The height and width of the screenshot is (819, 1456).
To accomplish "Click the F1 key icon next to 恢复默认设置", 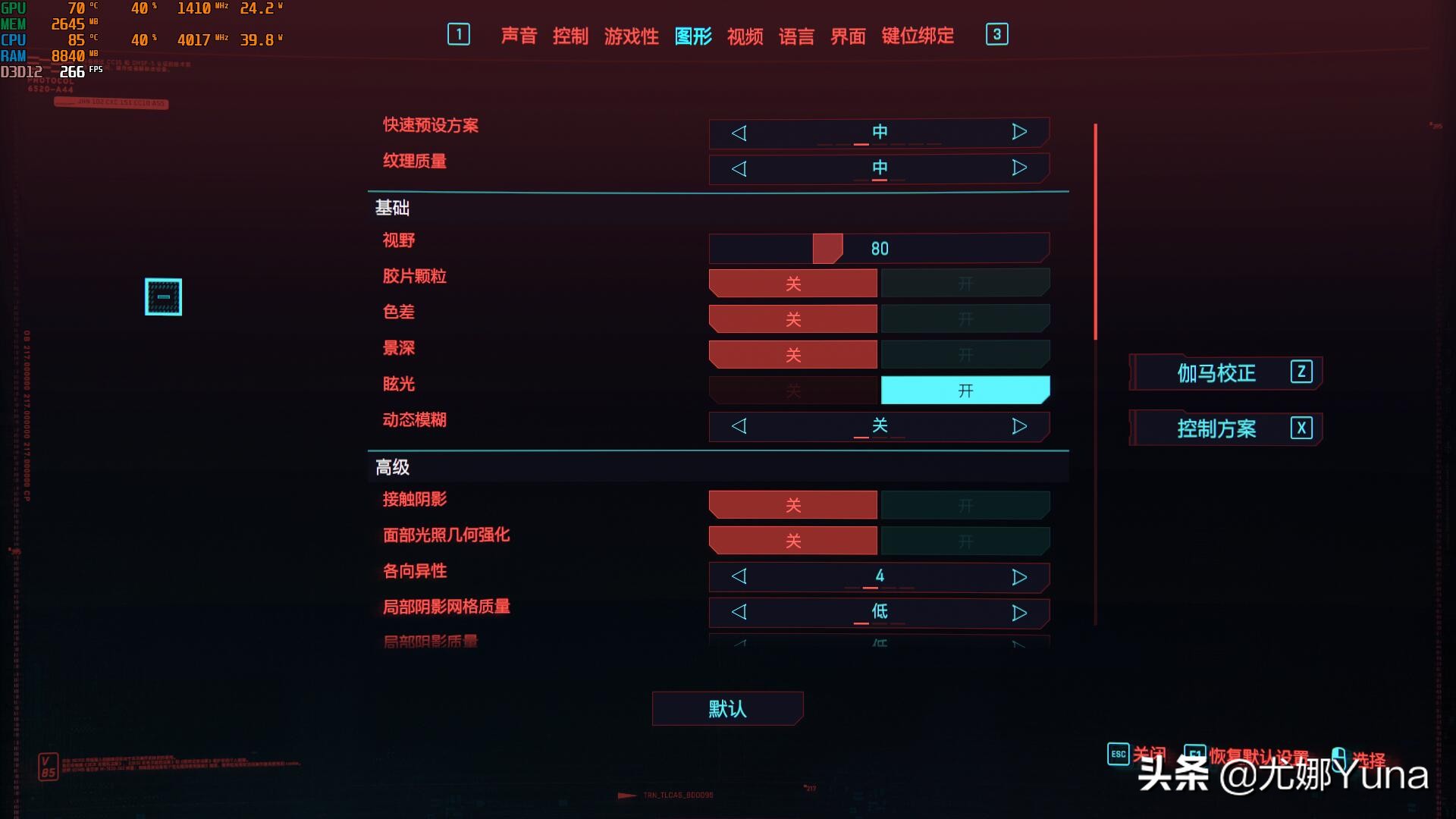I will point(1197,754).
